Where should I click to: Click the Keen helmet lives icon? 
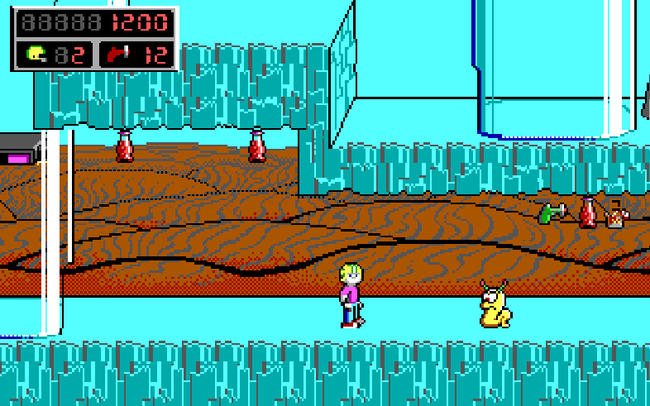pyautogui.click(x=37, y=54)
